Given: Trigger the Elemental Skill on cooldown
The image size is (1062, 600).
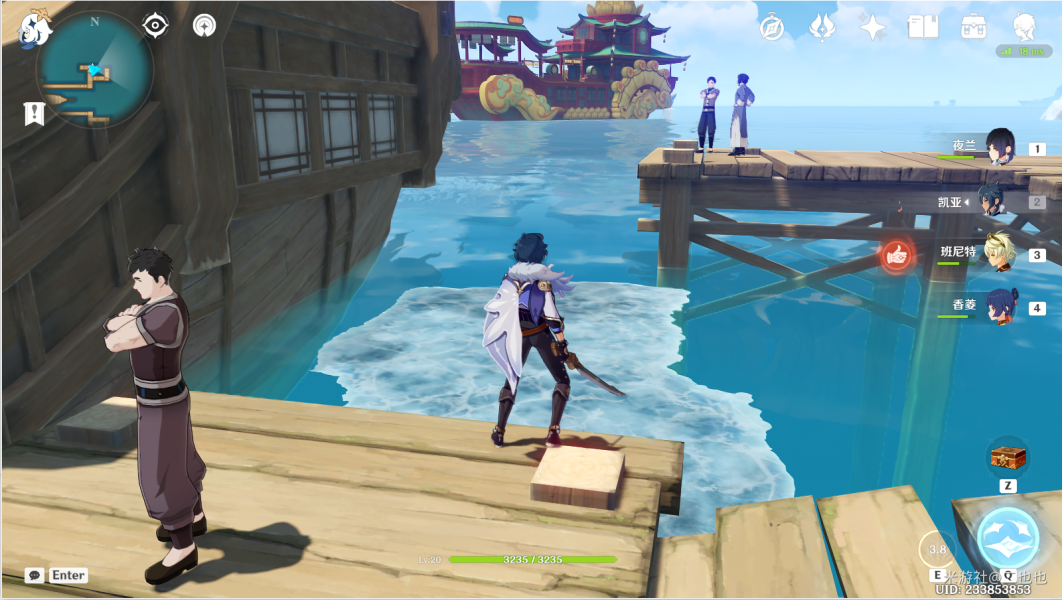Looking at the screenshot, I should (938, 549).
